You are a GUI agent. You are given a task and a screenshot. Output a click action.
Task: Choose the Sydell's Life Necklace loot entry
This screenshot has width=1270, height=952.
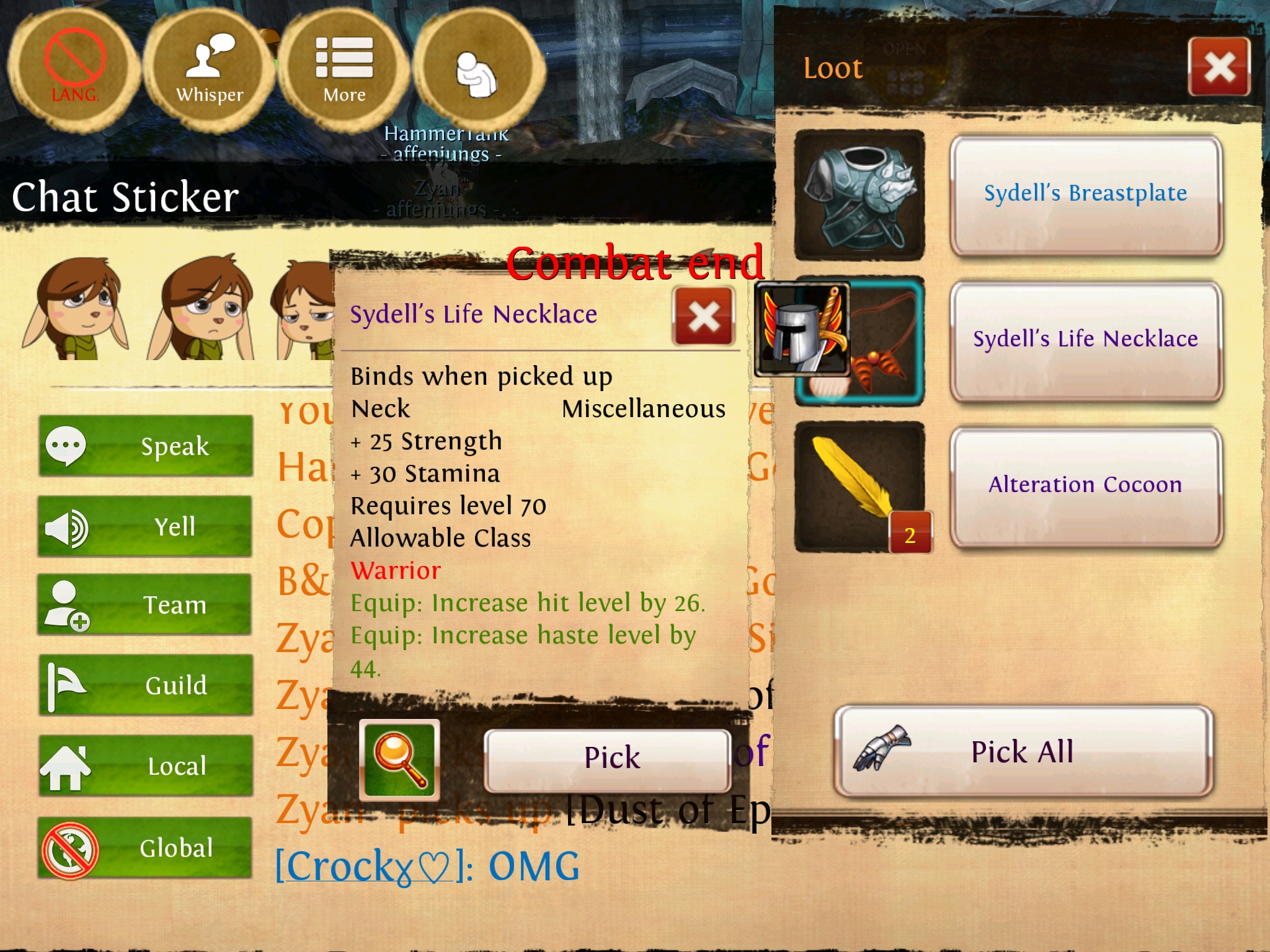pyautogui.click(x=1085, y=340)
